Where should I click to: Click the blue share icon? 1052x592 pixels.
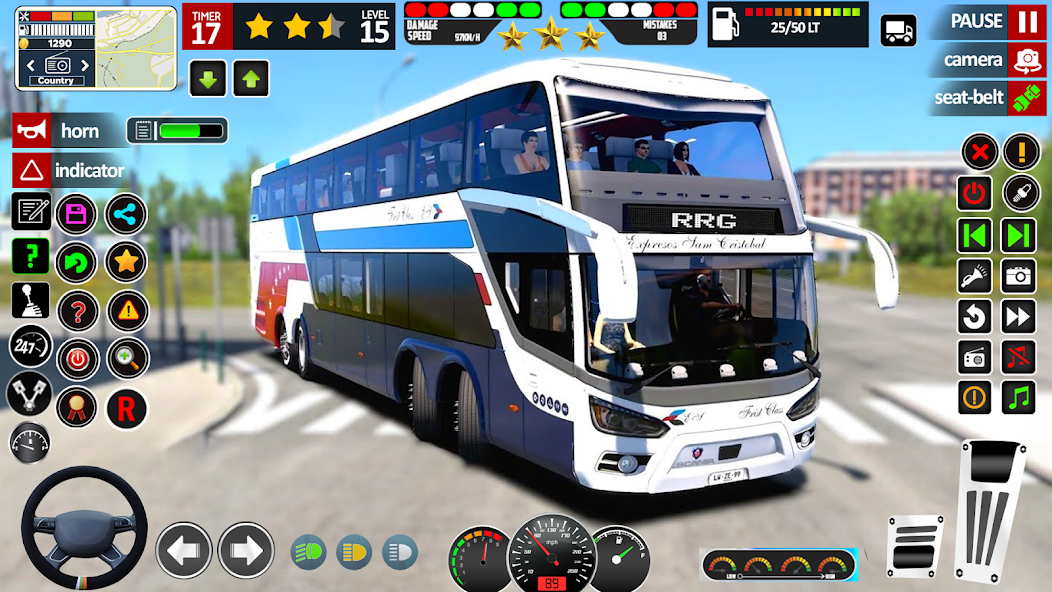tap(126, 213)
